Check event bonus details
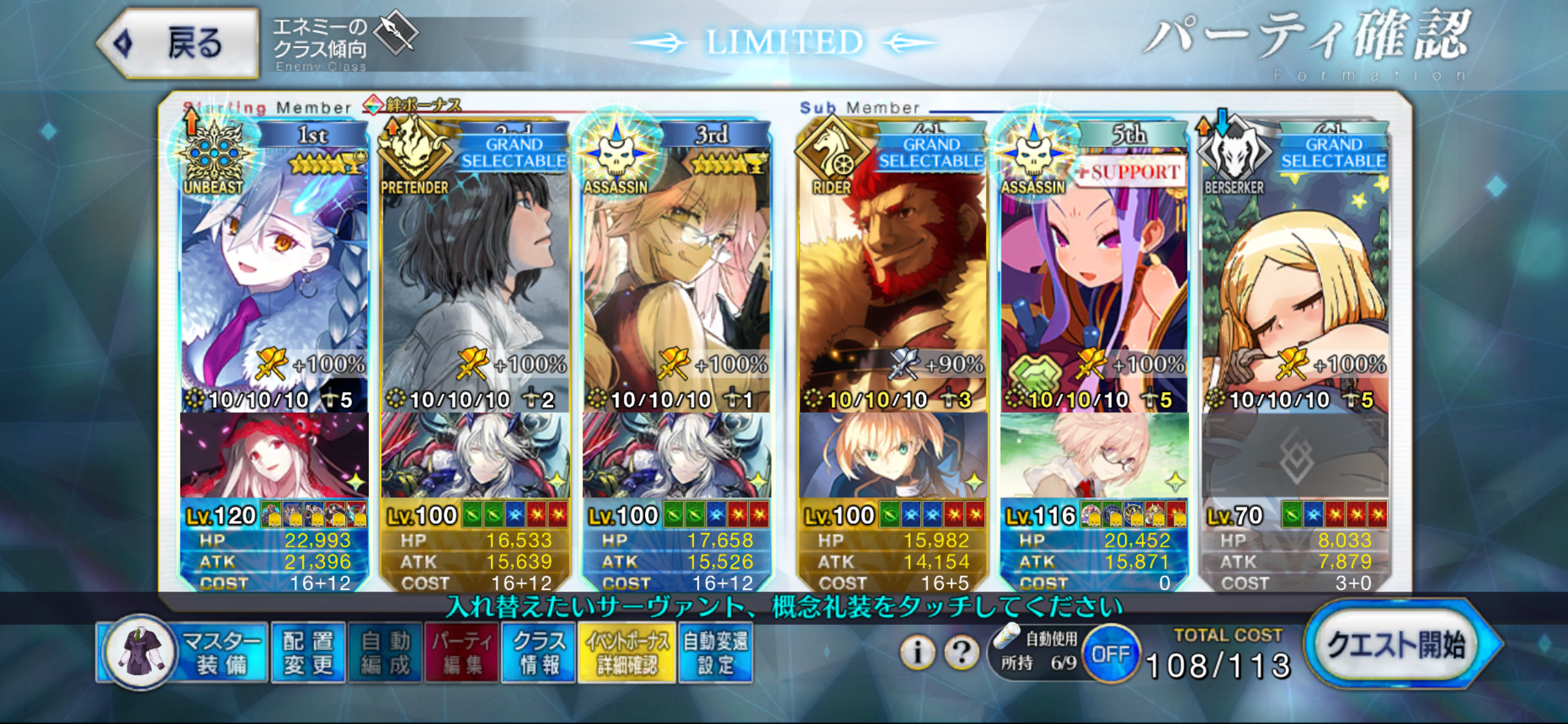The width and height of the screenshot is (1568, 724). (627, 653)
